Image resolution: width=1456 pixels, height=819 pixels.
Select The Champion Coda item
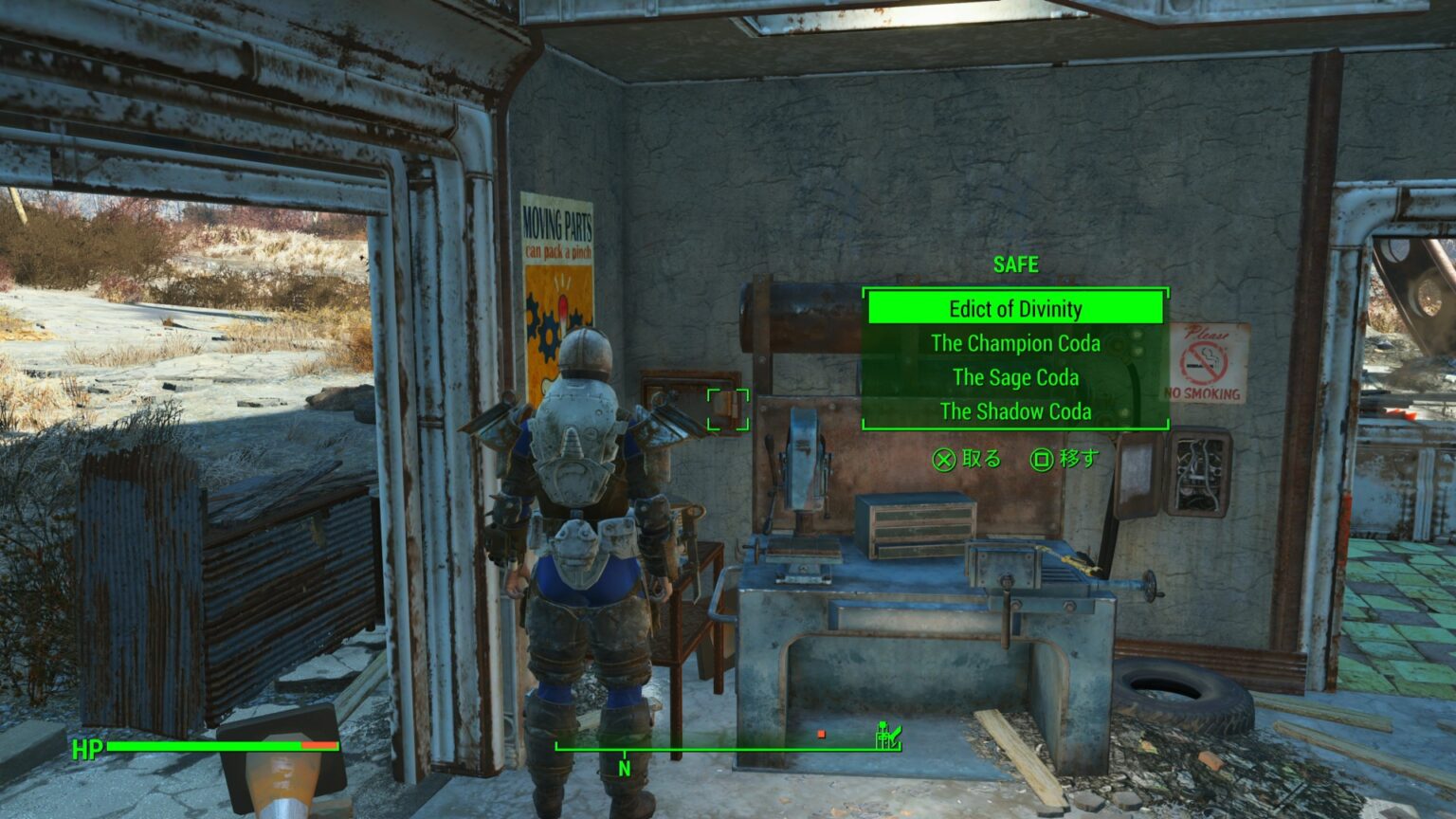point(1015,344)
